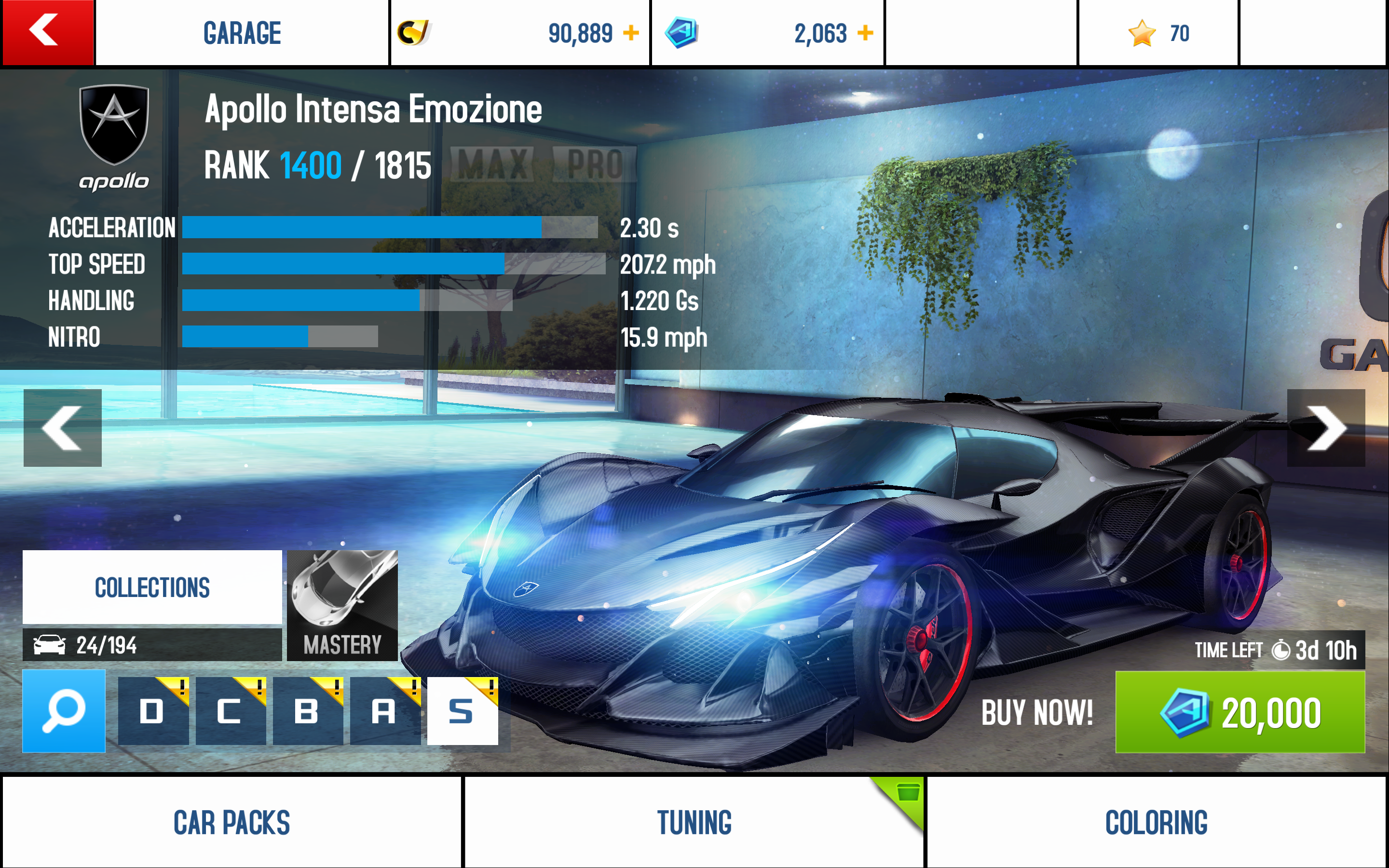Switch to class A cars
This screenshot has width=1389, height=868.
pos(384,711)
